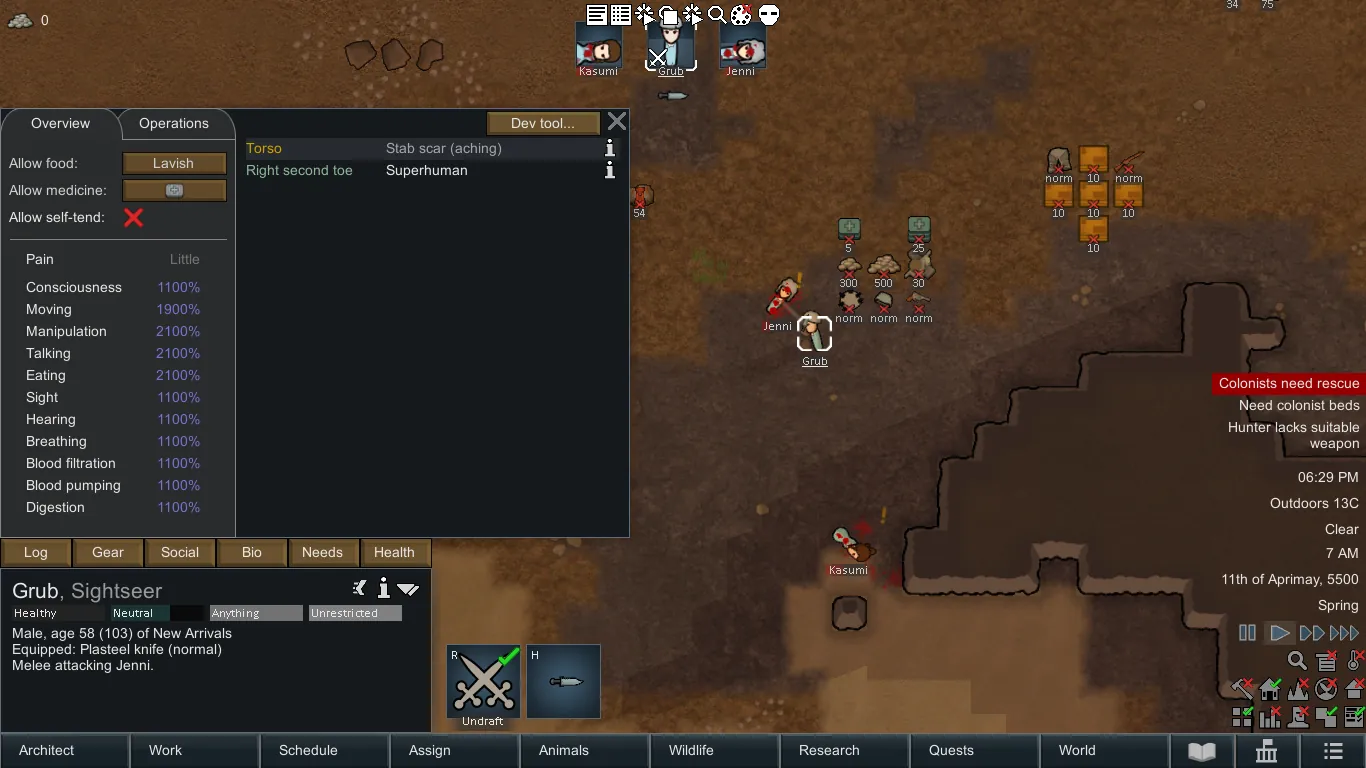Viewport: 1366px width, 768px height.
Task: Toggle the allow self-tend setting
Action: 133,217
